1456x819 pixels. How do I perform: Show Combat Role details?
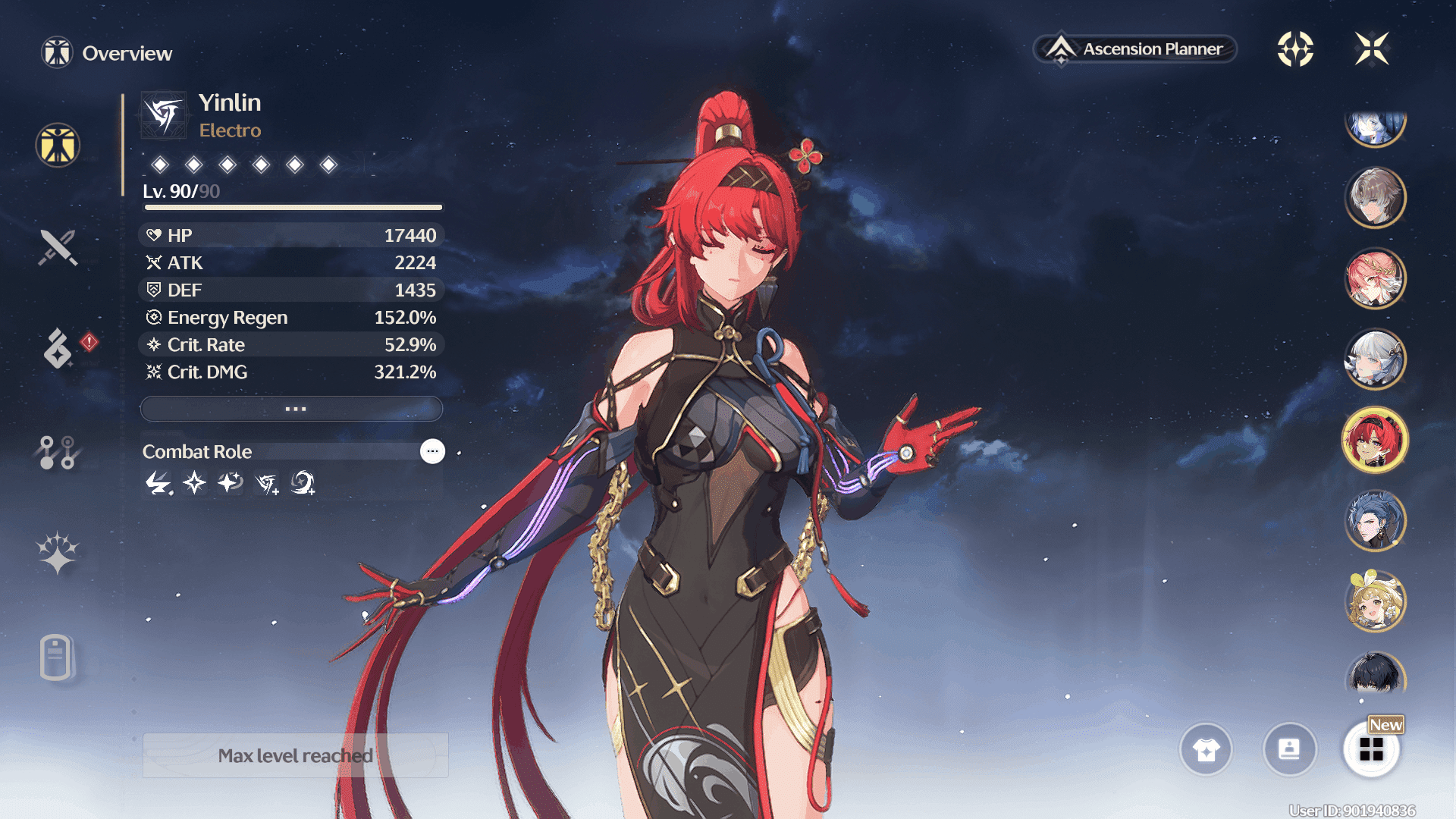[432, 451]
